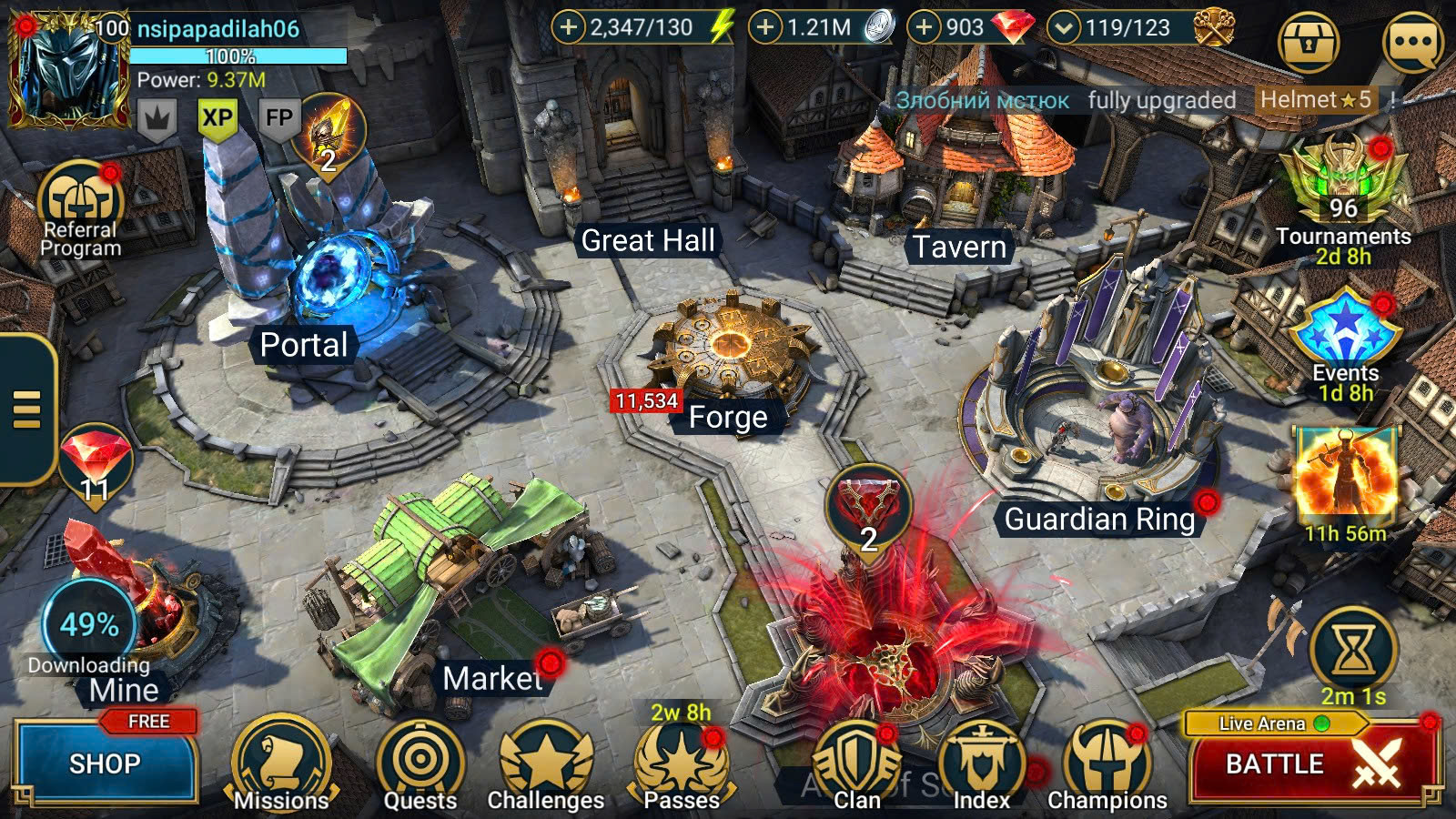View the Challenges screen
Viewport: 1456px width, 819px height.
546,764
